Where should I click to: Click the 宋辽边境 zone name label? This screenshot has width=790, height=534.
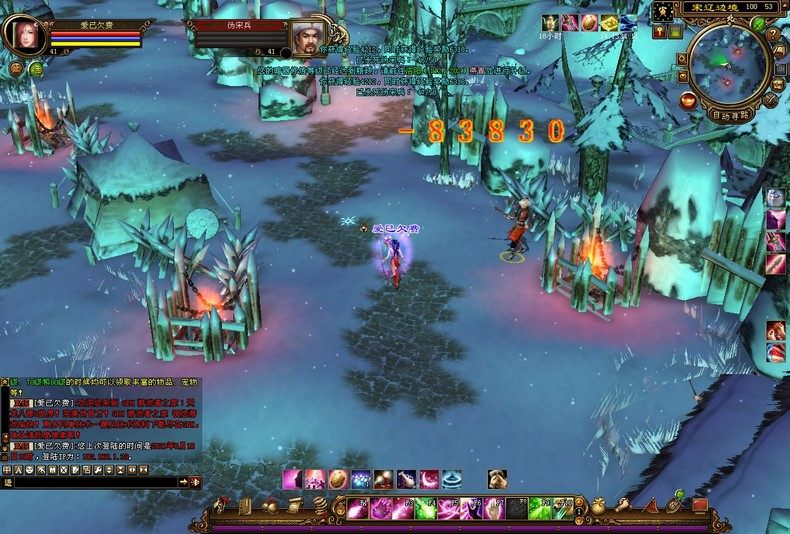tap(716, 7)
